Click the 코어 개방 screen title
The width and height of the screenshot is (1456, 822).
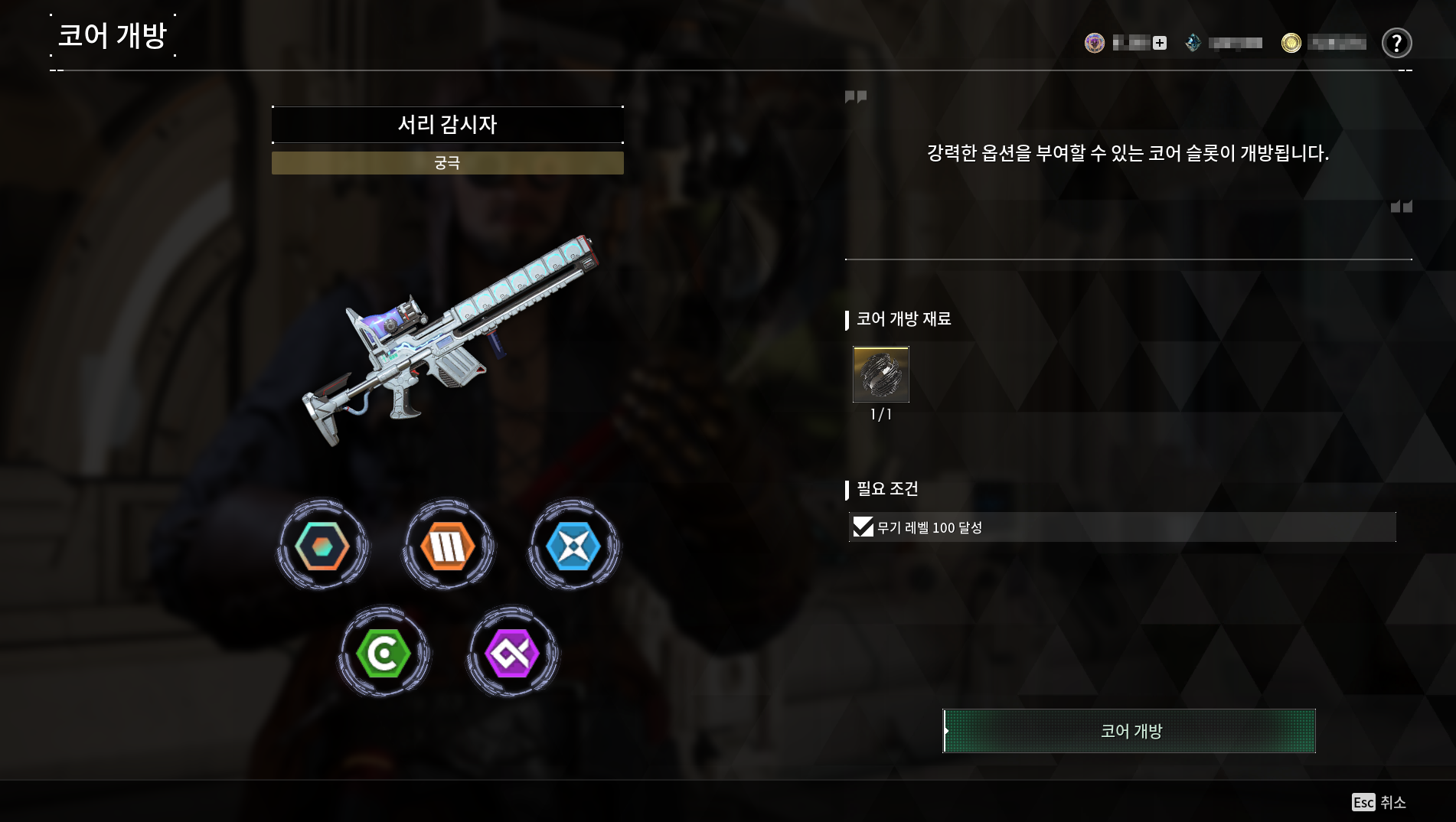tap(113, 35)
